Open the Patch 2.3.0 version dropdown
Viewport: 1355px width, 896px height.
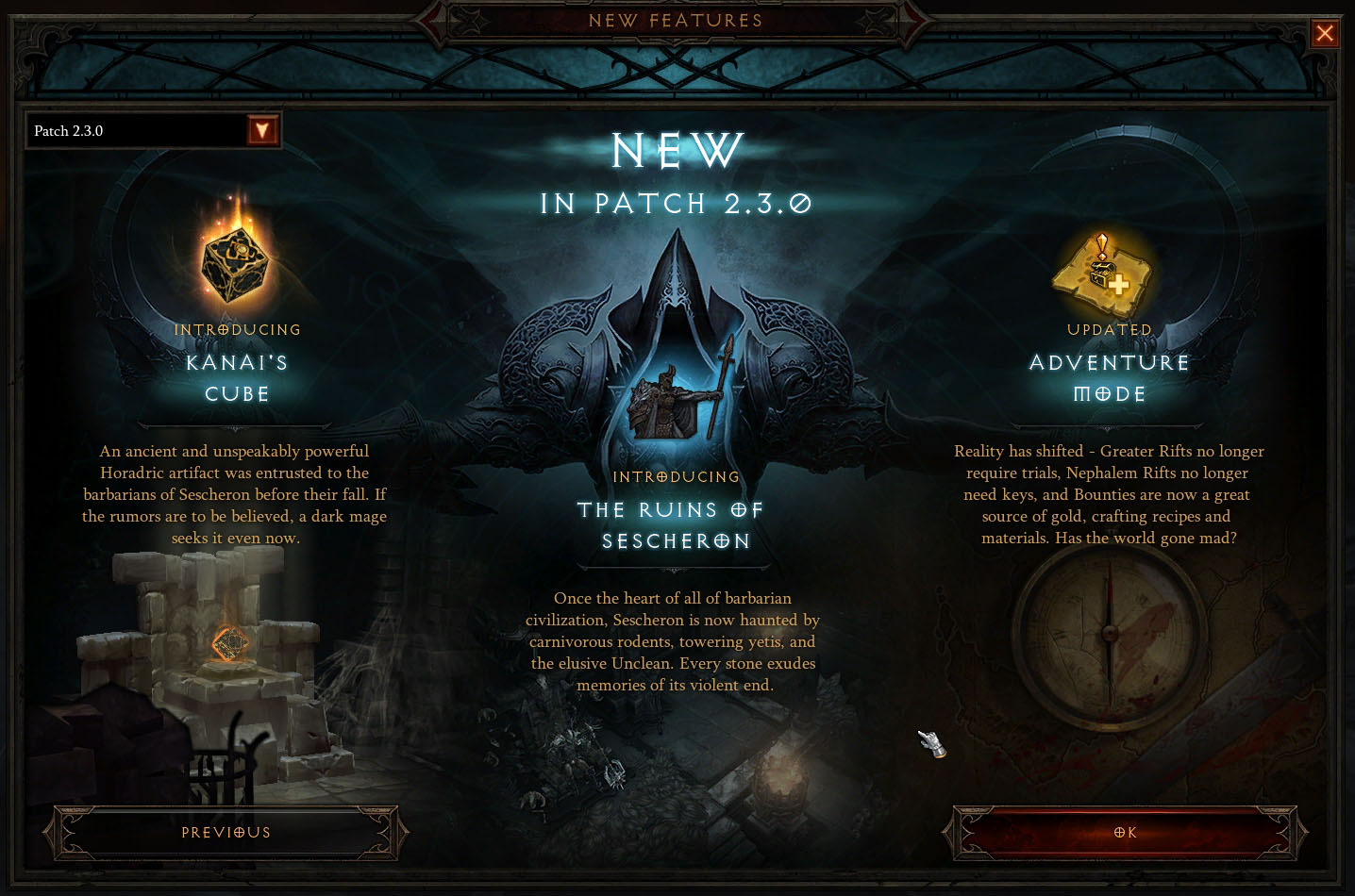[x=261, y=130]
